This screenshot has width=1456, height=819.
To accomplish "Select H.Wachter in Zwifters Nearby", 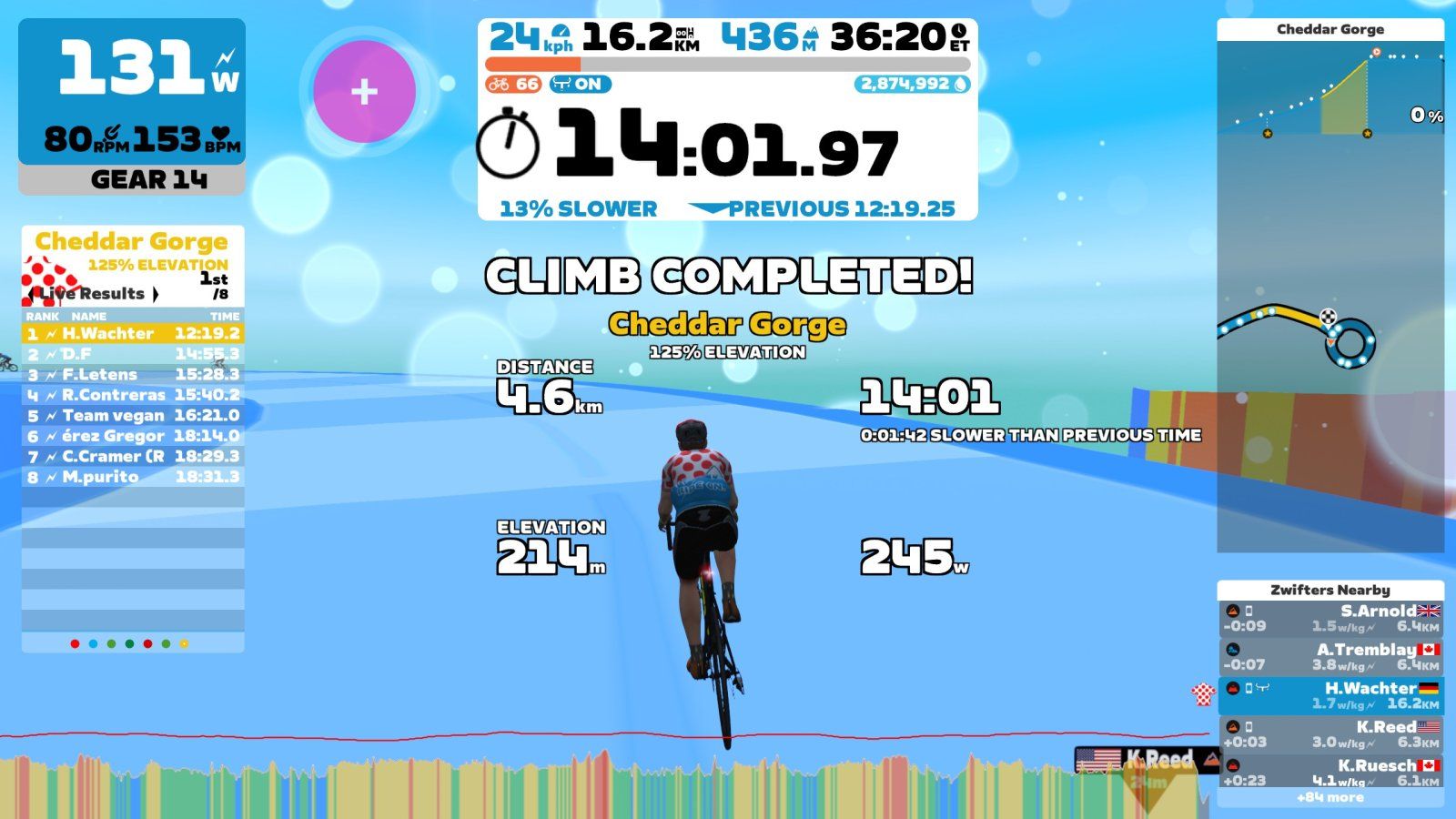I will click(1330, 696).
